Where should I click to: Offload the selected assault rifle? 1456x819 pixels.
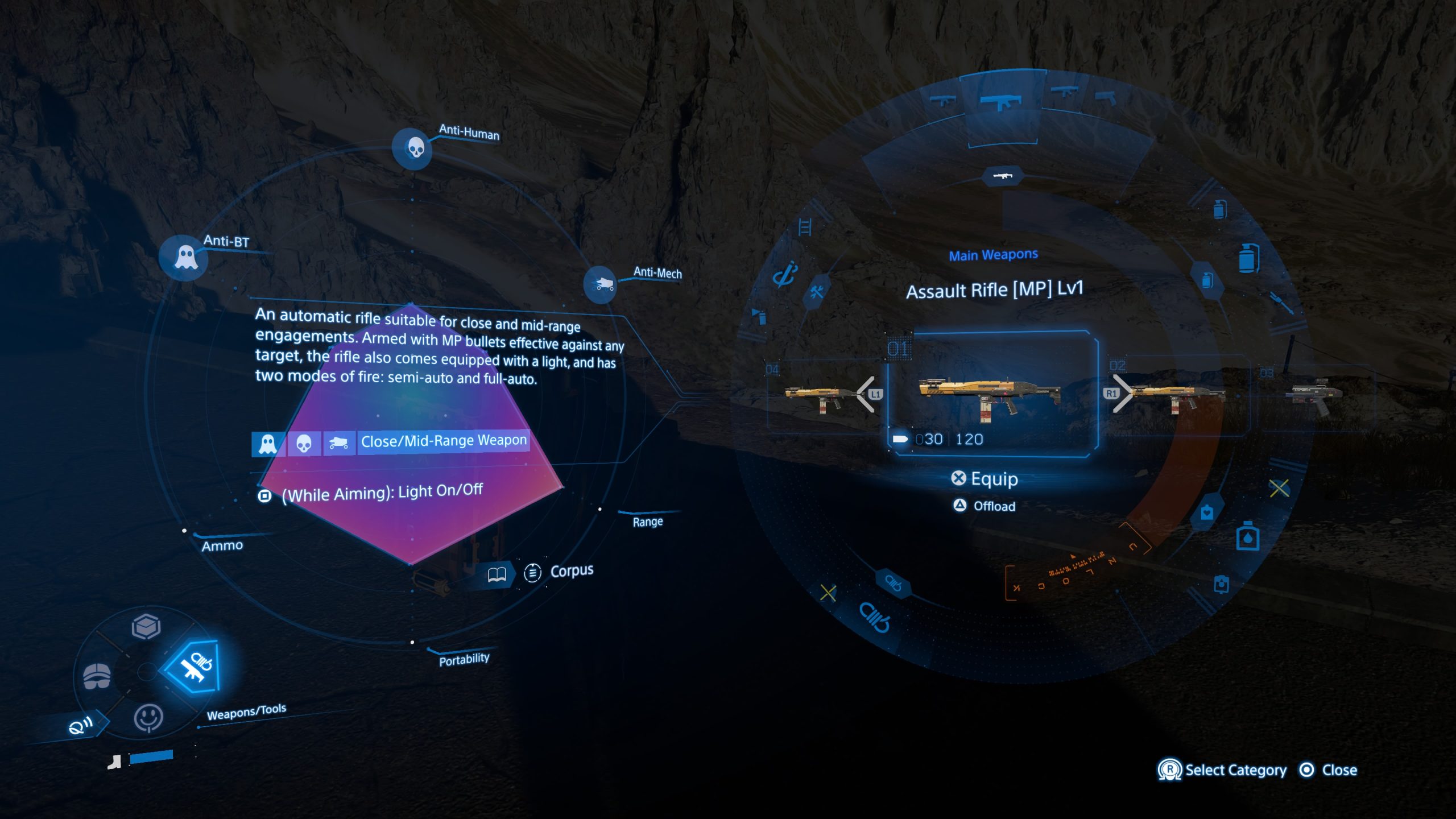click(985, 506)
